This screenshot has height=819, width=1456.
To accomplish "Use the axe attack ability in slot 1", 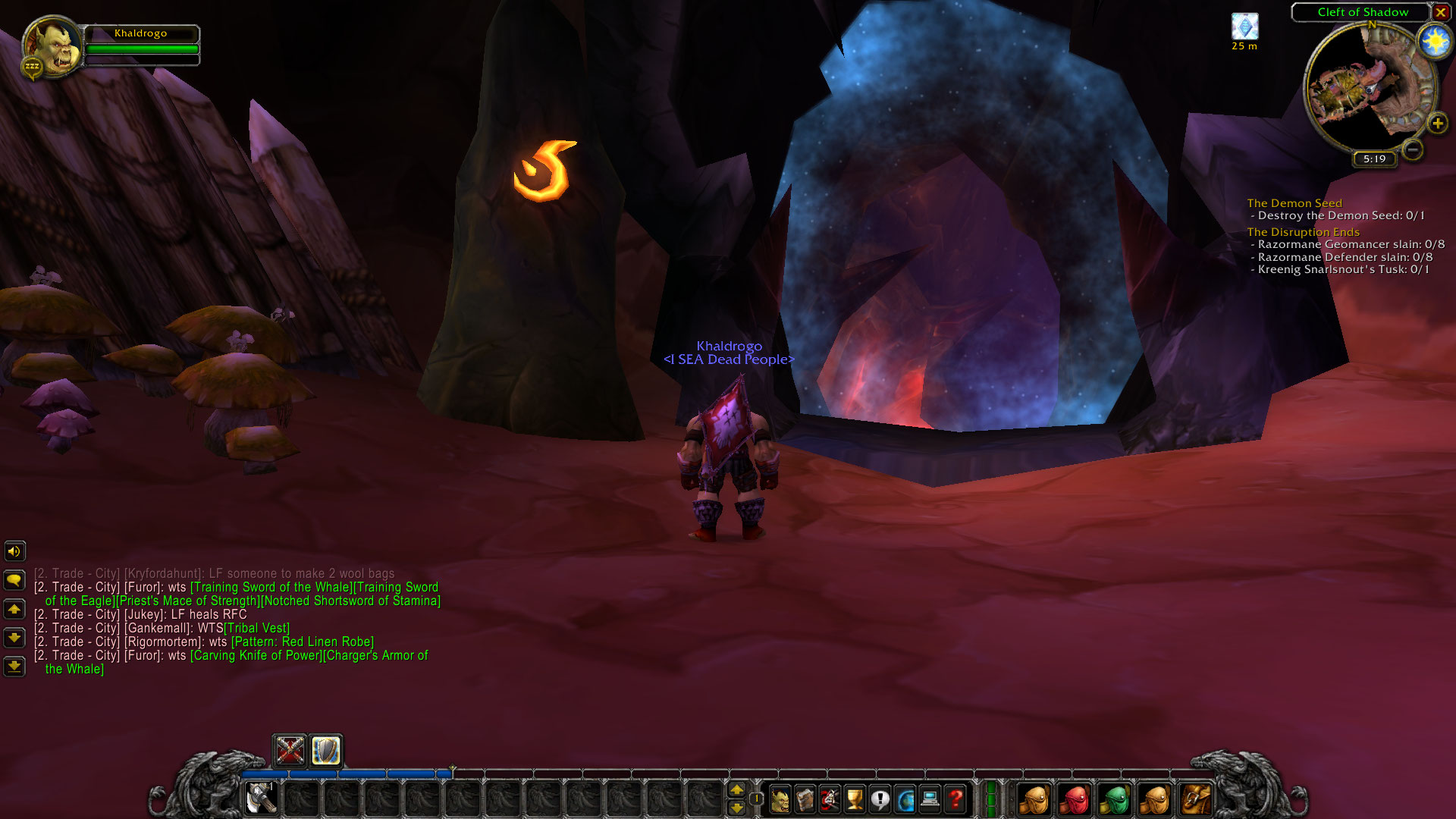I will tap(262, 799).
